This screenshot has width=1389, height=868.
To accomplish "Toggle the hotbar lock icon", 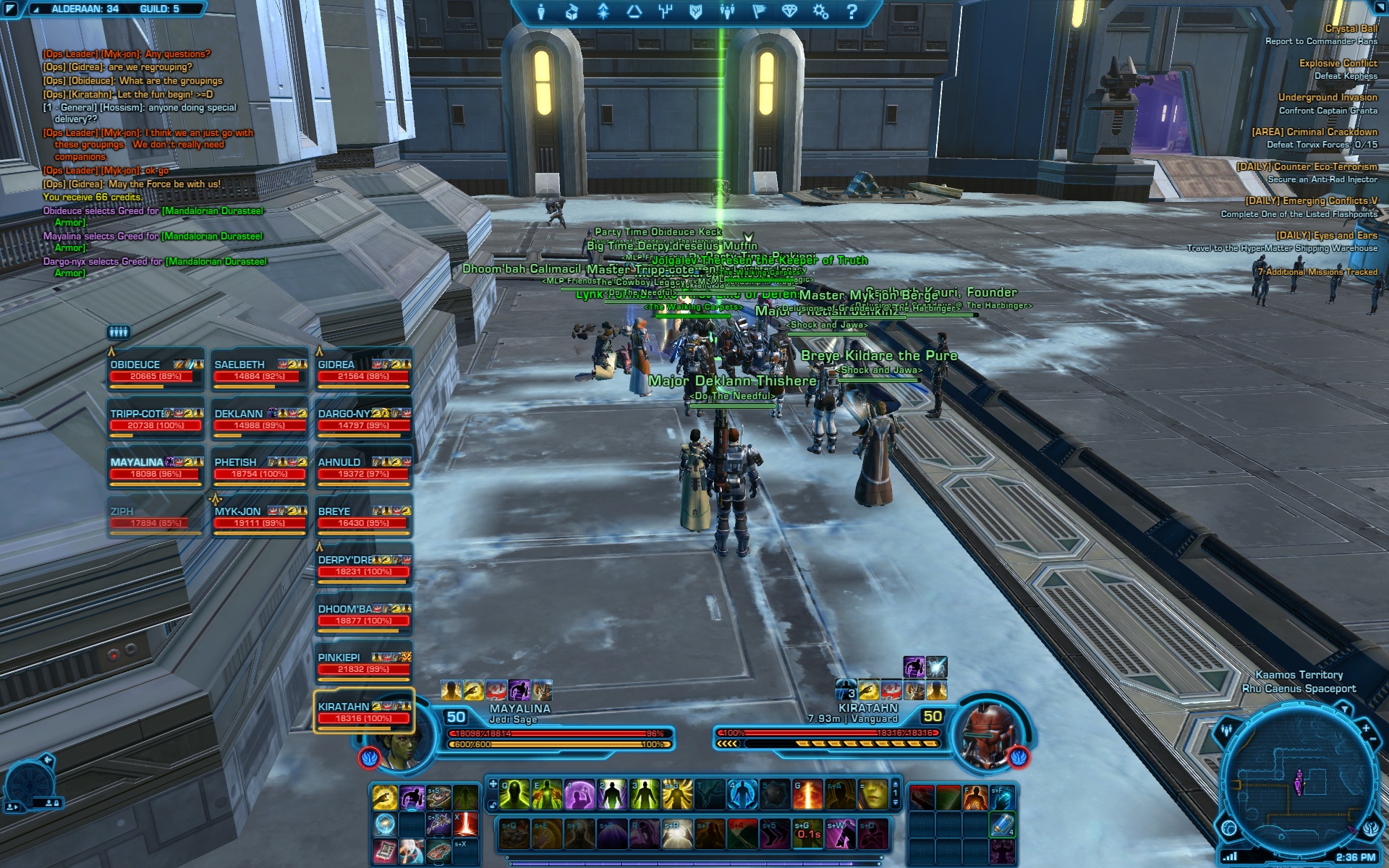I will (493, 805).
